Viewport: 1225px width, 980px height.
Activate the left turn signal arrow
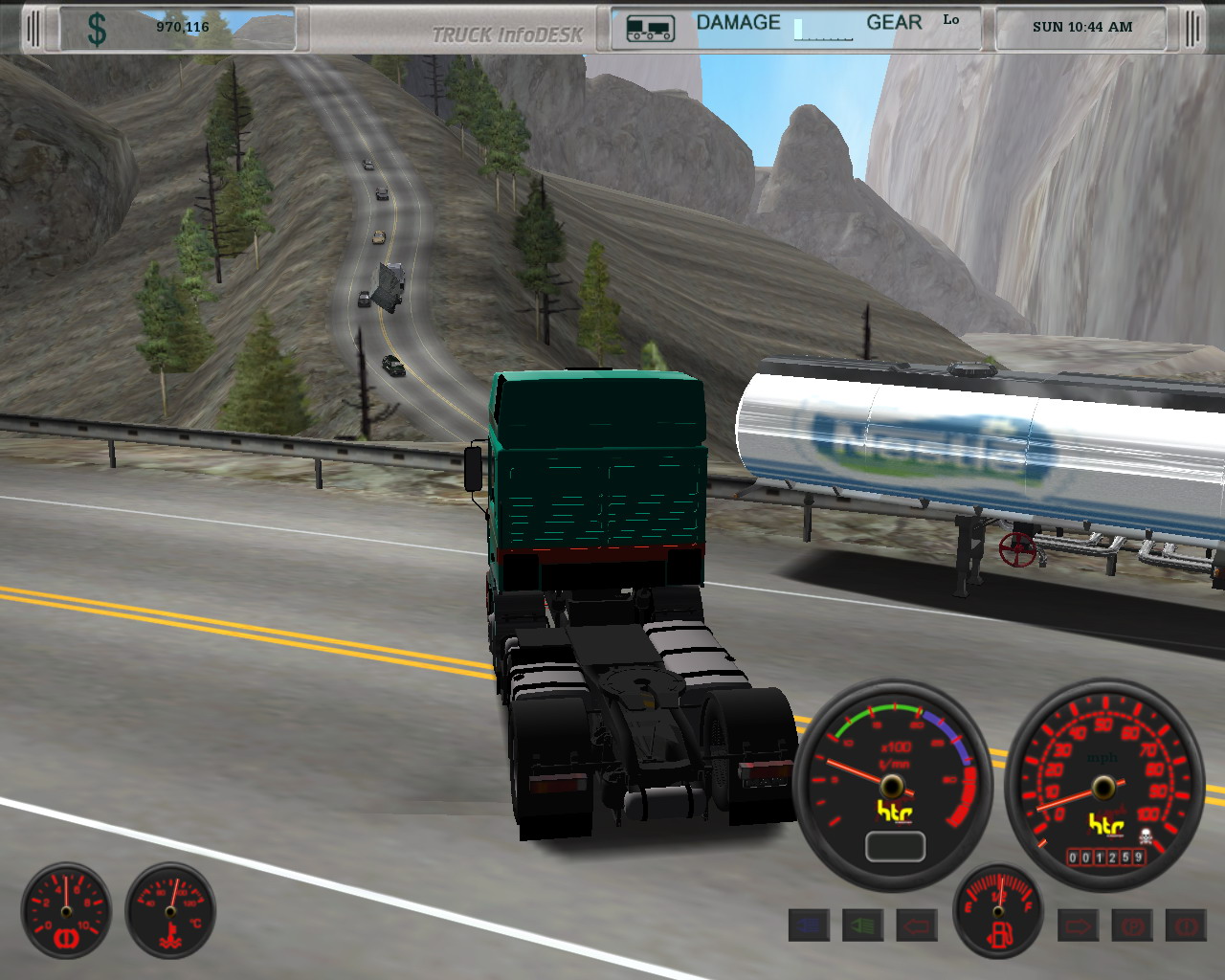coord(916,925)
